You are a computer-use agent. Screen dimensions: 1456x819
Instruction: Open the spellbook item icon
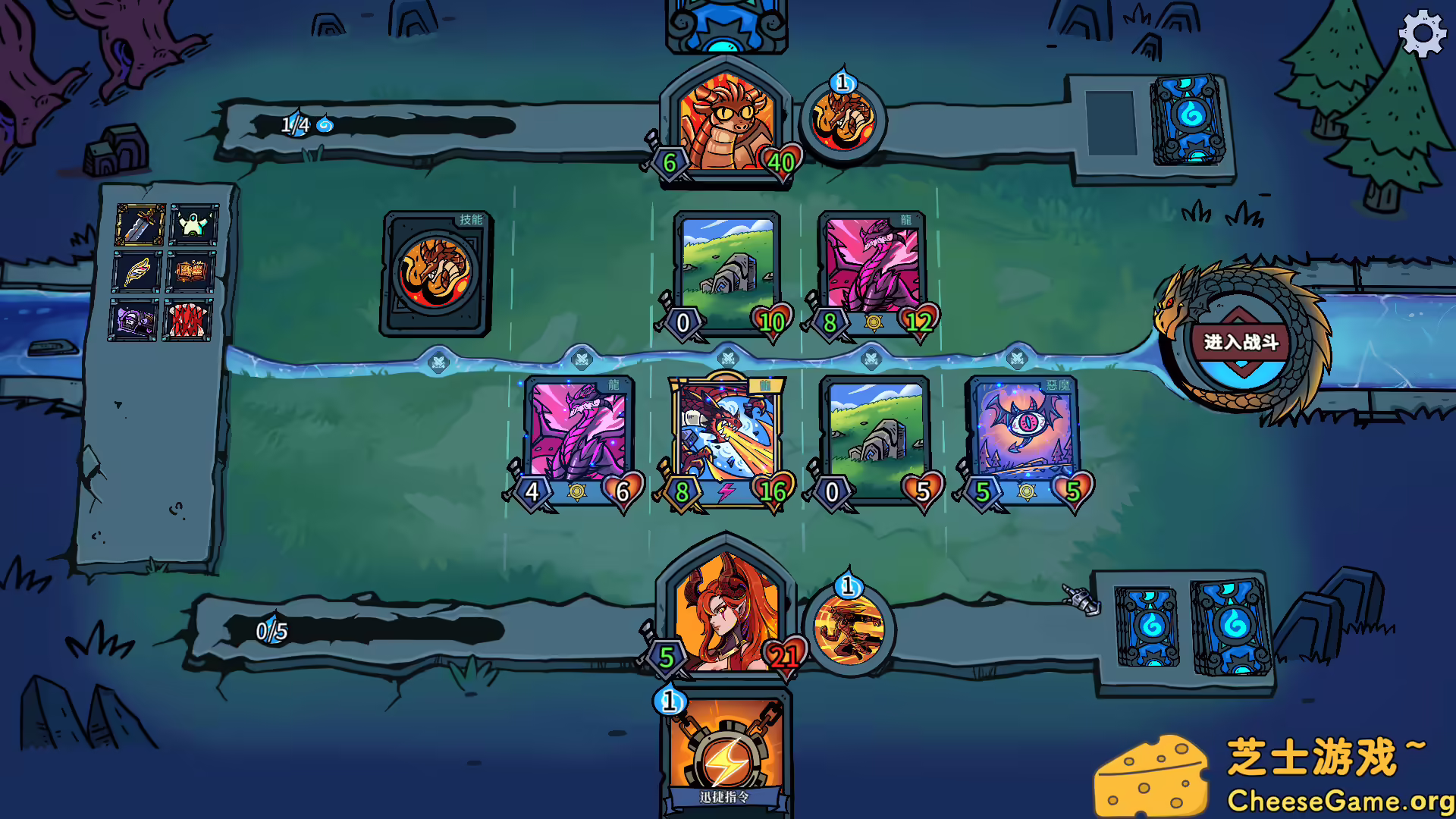pos(190,273)
